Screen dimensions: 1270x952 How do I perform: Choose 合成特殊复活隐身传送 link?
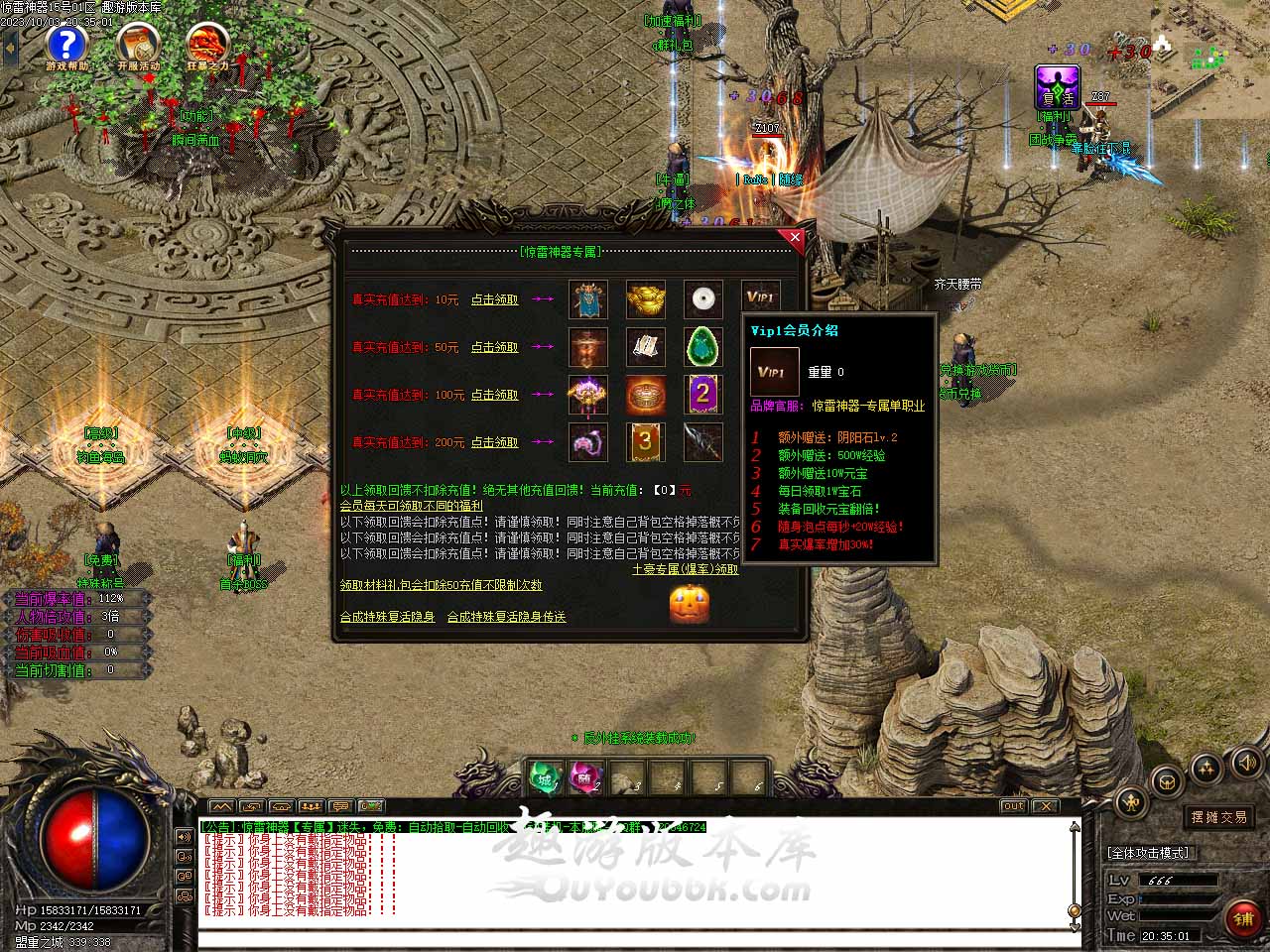pos(506,617)
